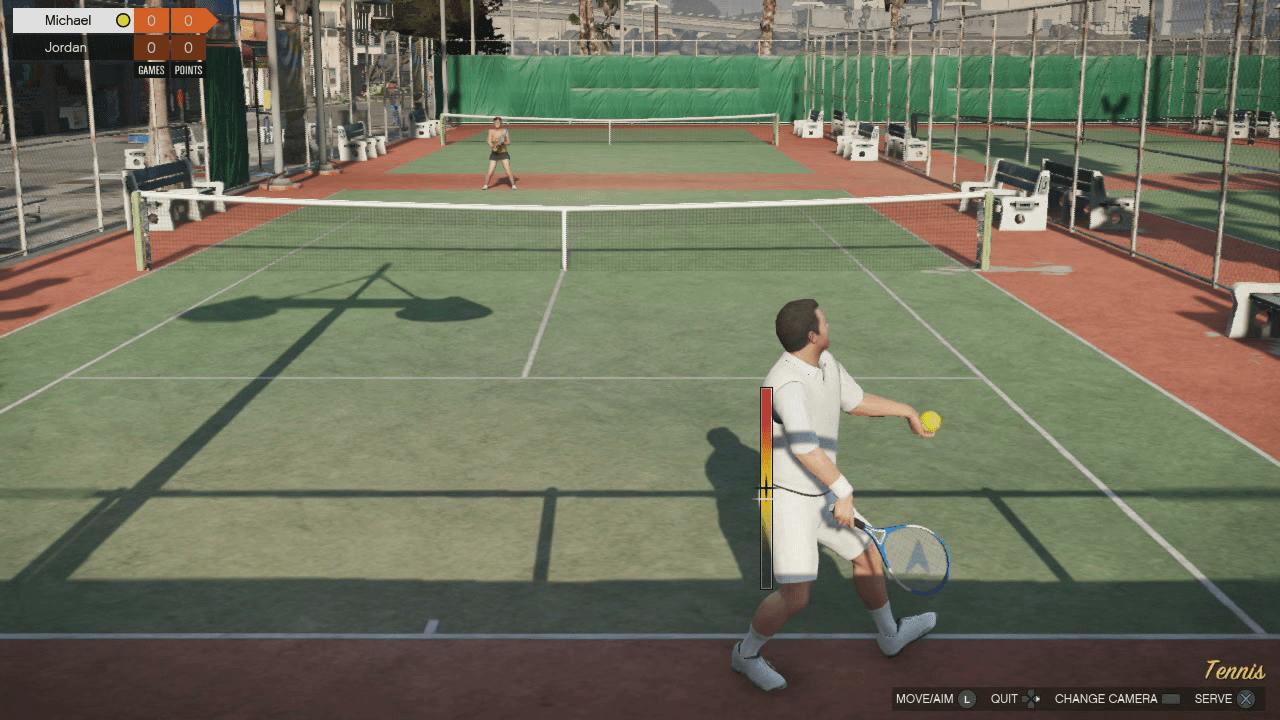The width and height of the screenshot is (1280, 720).
Task: Click the tennis ball in Michael's hand
Action: 931,424
